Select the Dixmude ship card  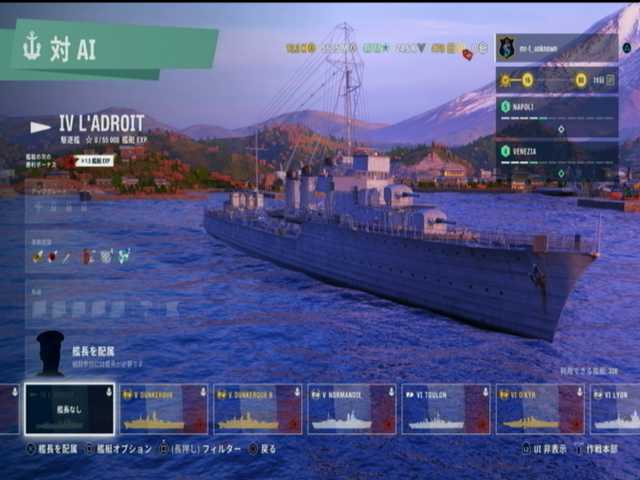coord(540,409)
